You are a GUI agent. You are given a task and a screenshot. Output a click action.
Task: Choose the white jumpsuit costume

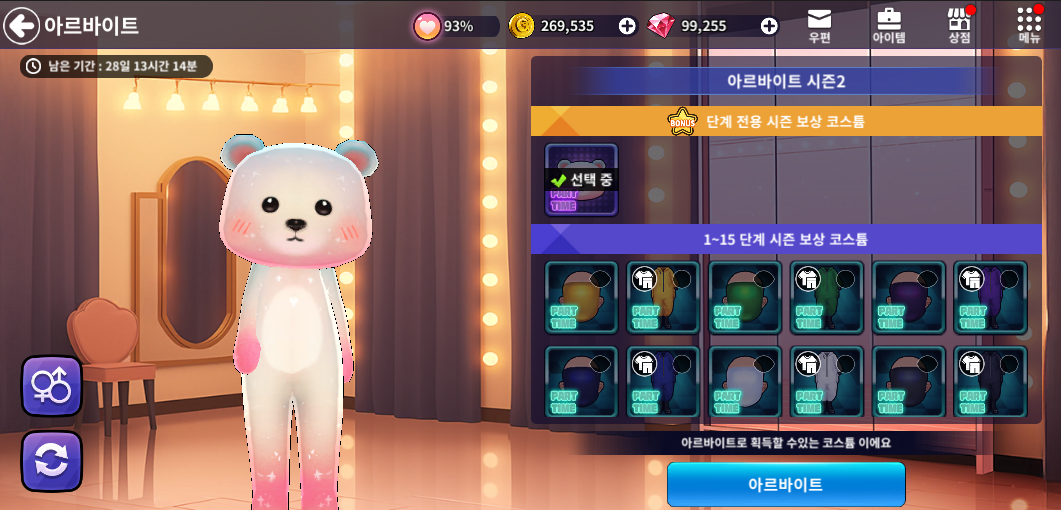click(827, 382)
